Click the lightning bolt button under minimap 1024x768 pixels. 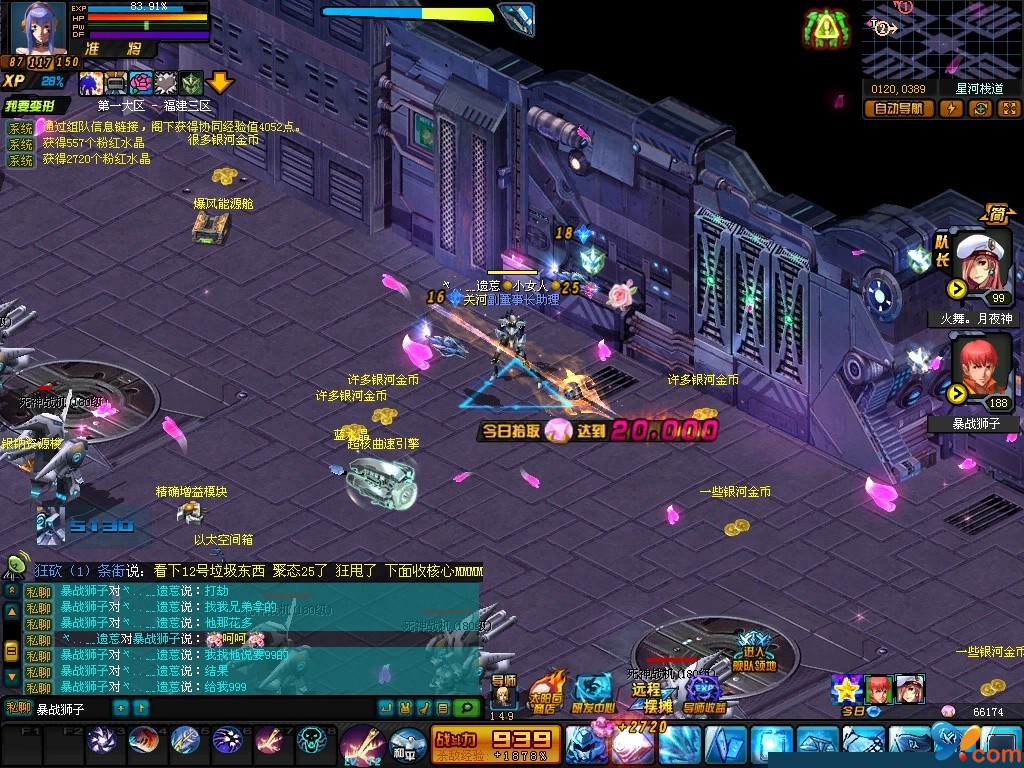pos(950,109)
